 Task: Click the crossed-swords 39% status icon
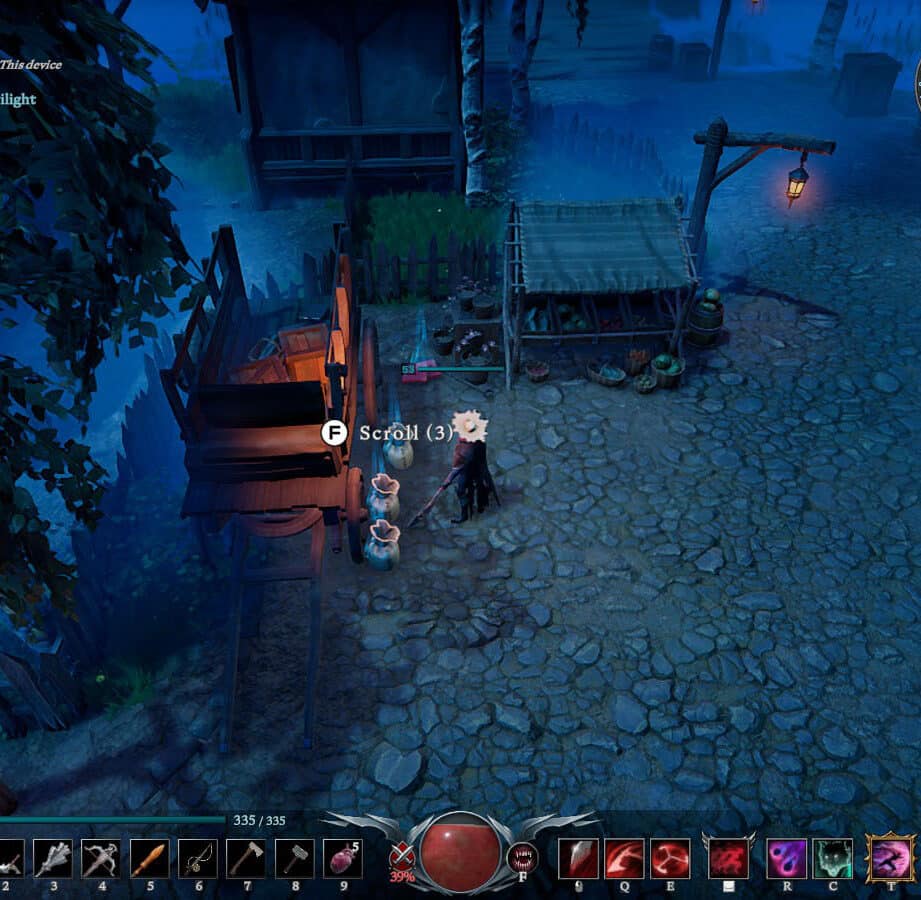coord(402,857)
